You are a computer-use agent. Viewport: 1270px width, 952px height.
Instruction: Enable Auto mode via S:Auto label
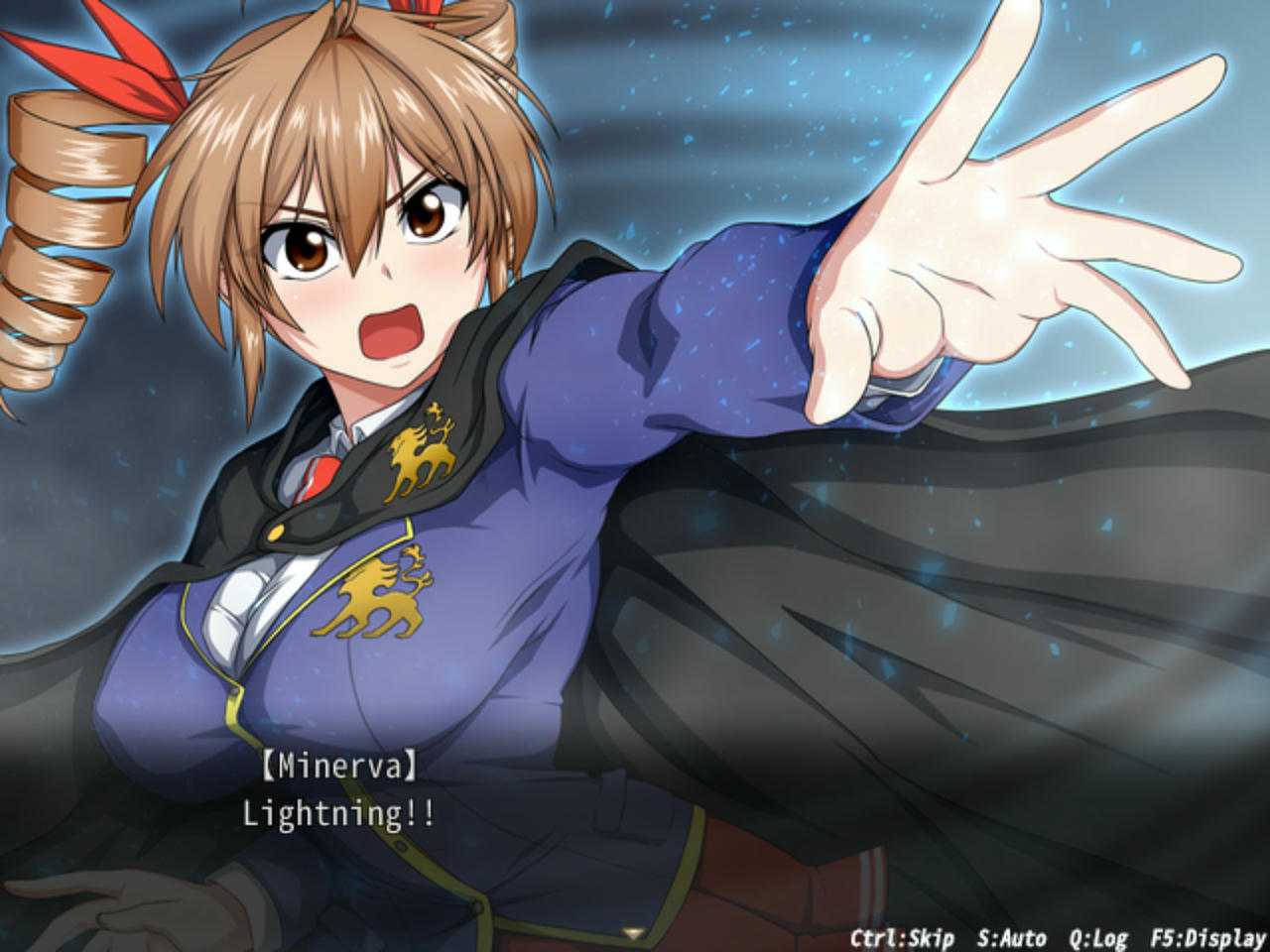point(1014,936)
